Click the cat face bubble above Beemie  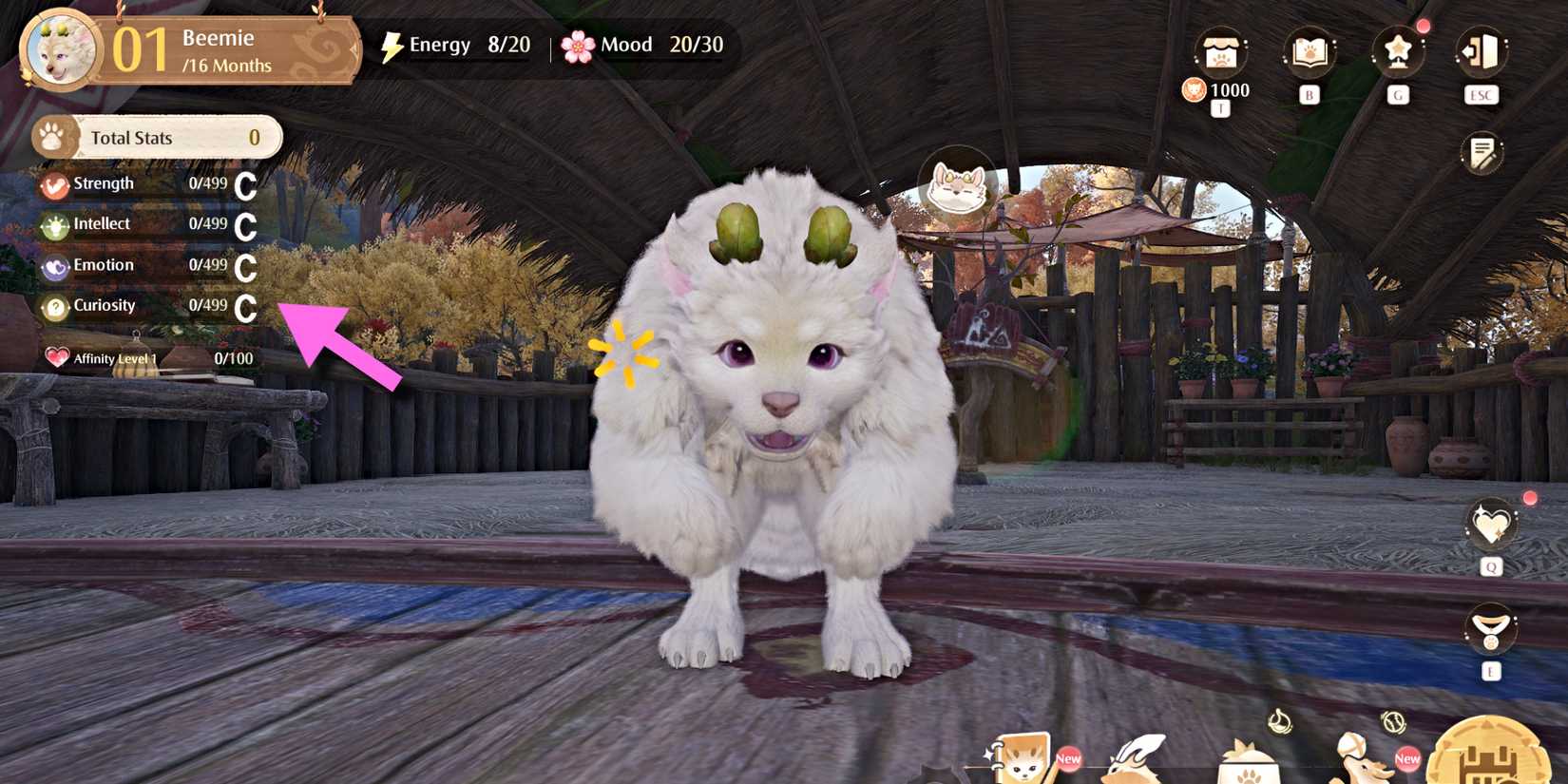tap(958, 188)
